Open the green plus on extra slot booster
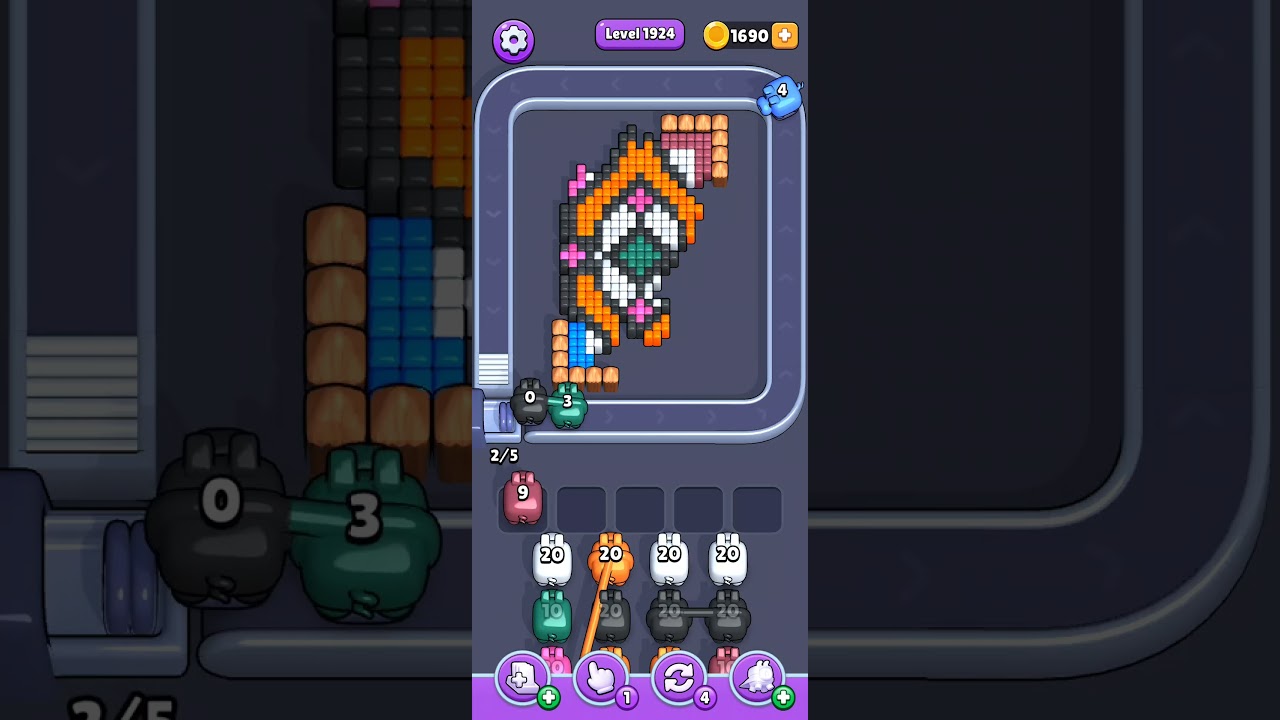Screen dimensions: 1280x720 [x=547, y=697]
